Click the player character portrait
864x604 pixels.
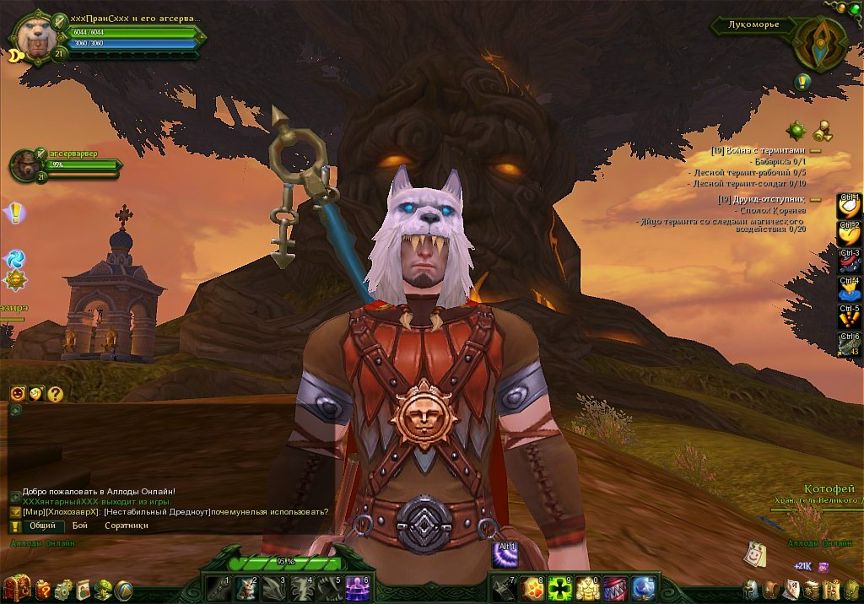[32, 37]
